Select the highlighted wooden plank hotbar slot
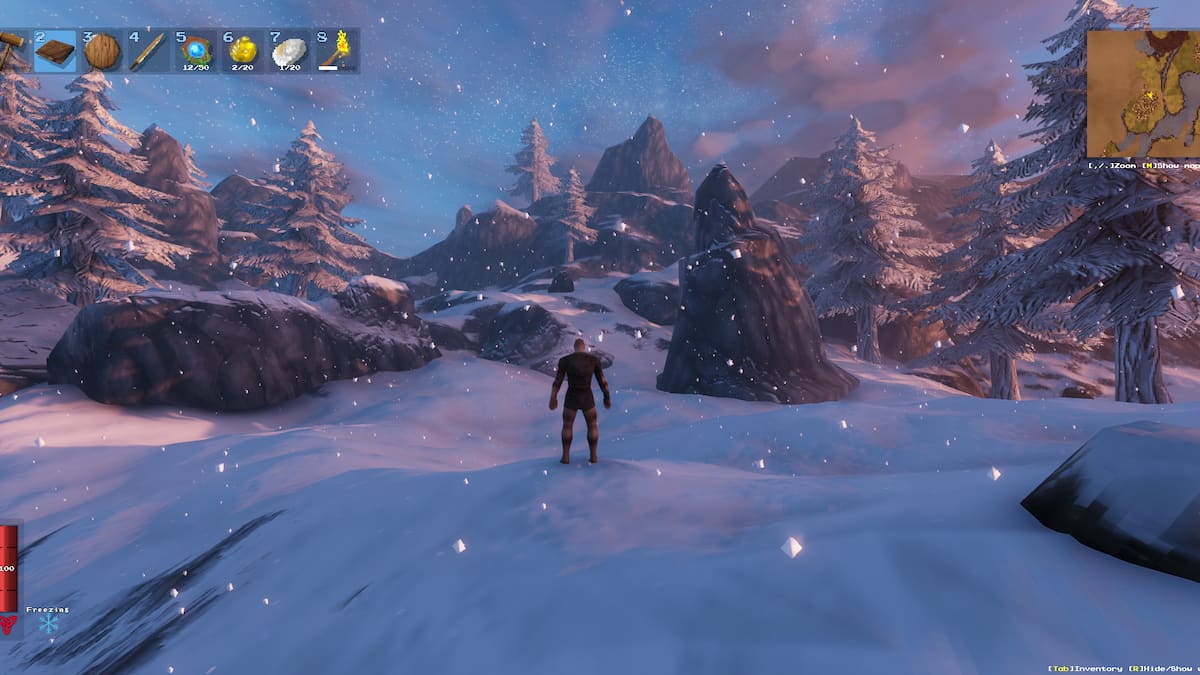Viewport: 1200px width, 675px height. pyautogui.click(x=55, y=51)
